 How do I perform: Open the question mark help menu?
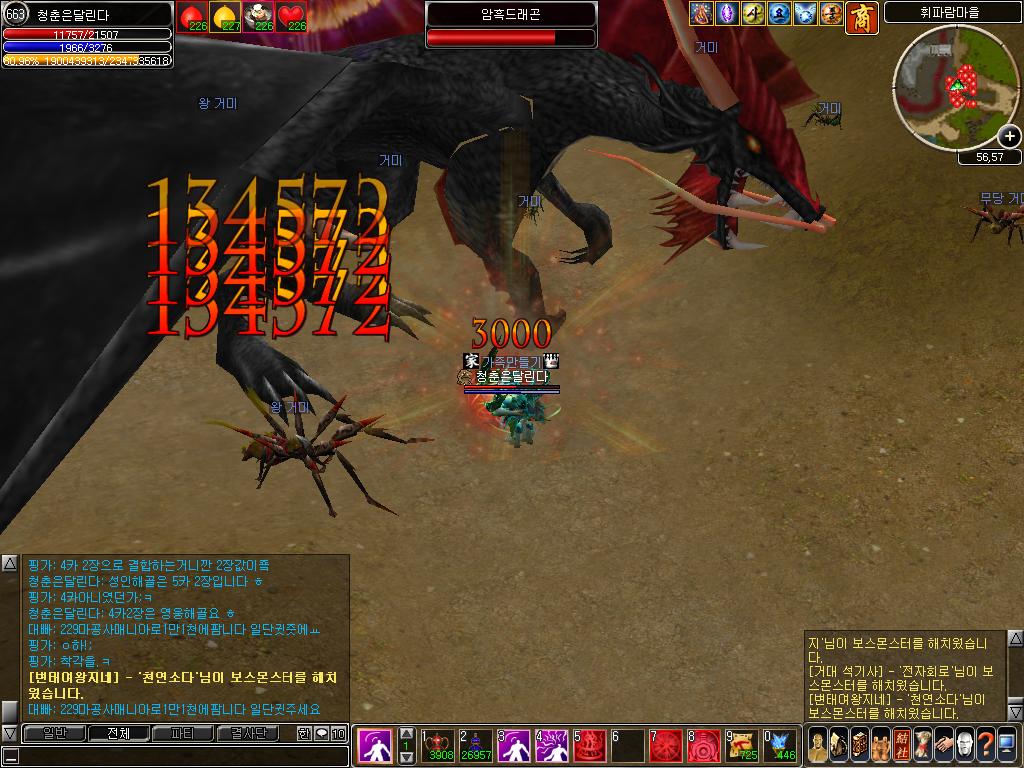pyautogui.click(x=985, y=745)
